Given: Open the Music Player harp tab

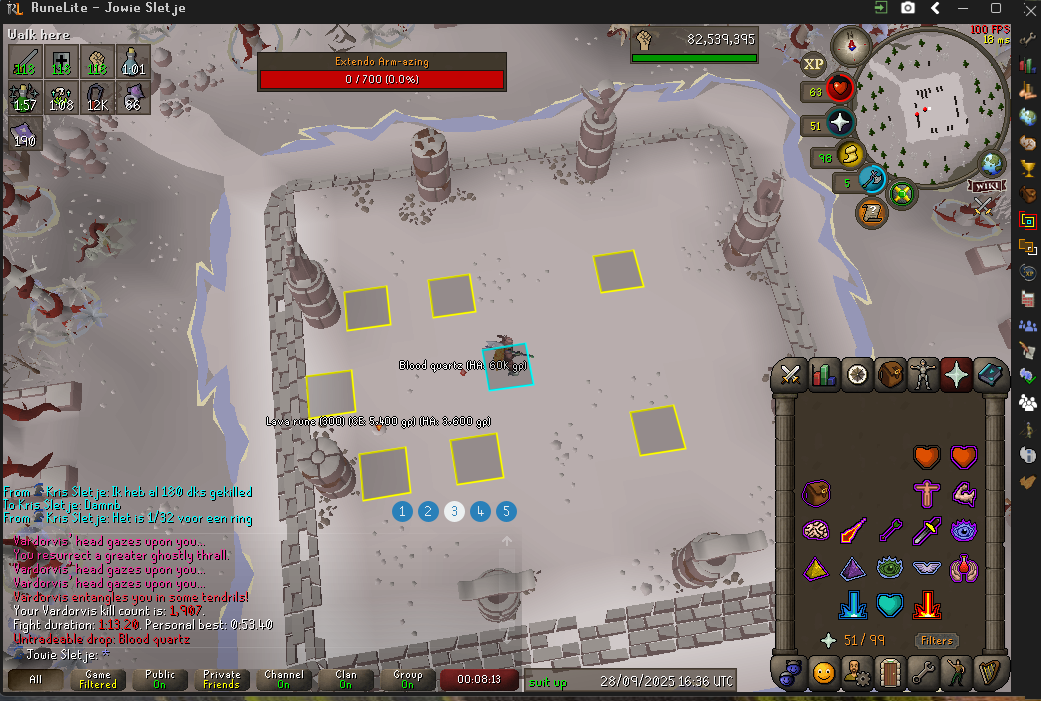Looking at the screenshot, I should coord(989,673).
